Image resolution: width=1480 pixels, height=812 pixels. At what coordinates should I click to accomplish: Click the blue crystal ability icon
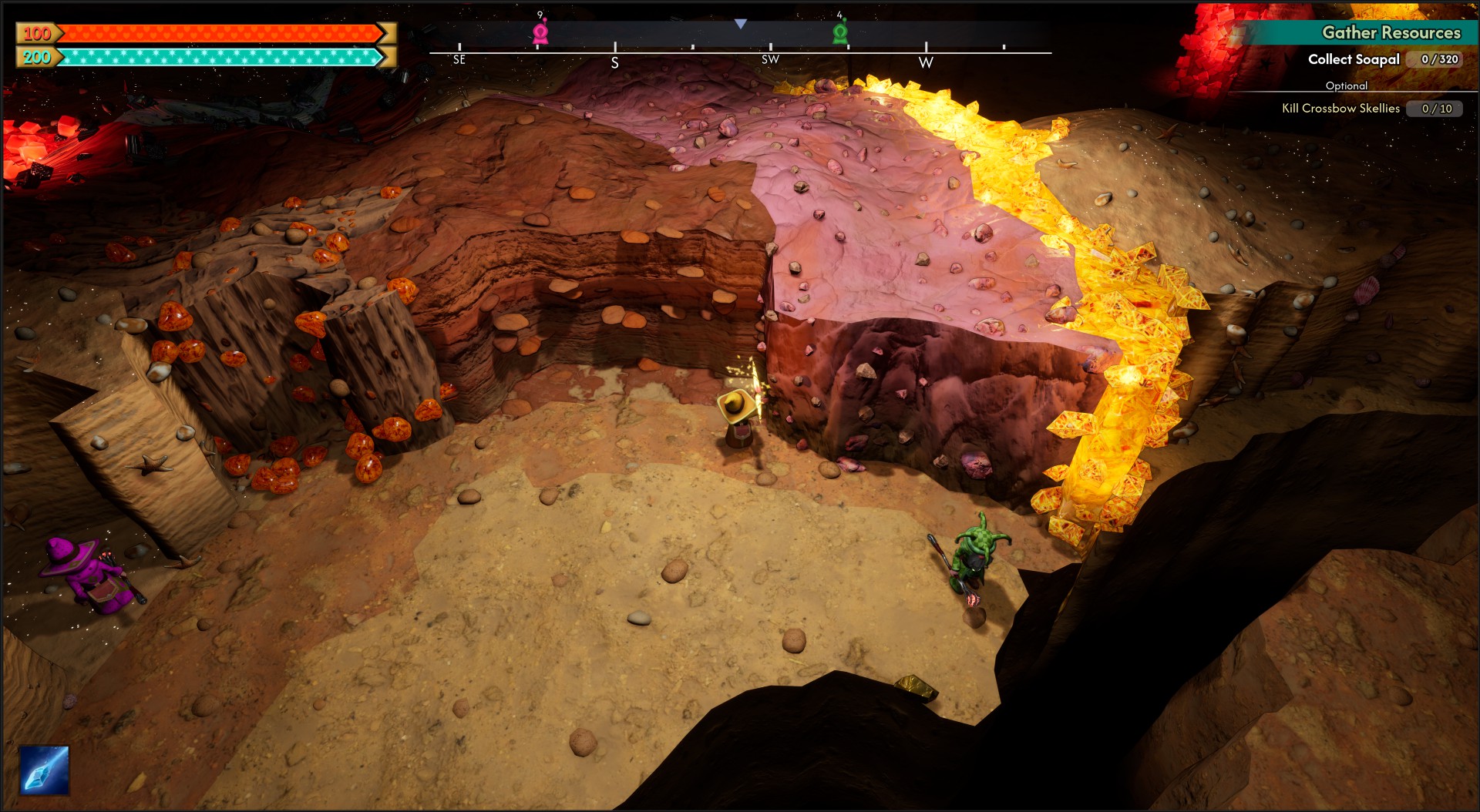click(44, 770)
